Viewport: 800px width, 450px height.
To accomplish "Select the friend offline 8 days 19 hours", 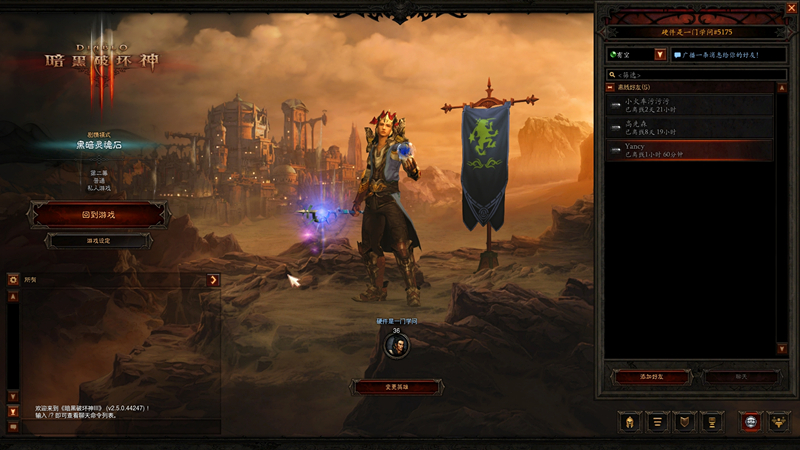I will click(x=690, y=127).
